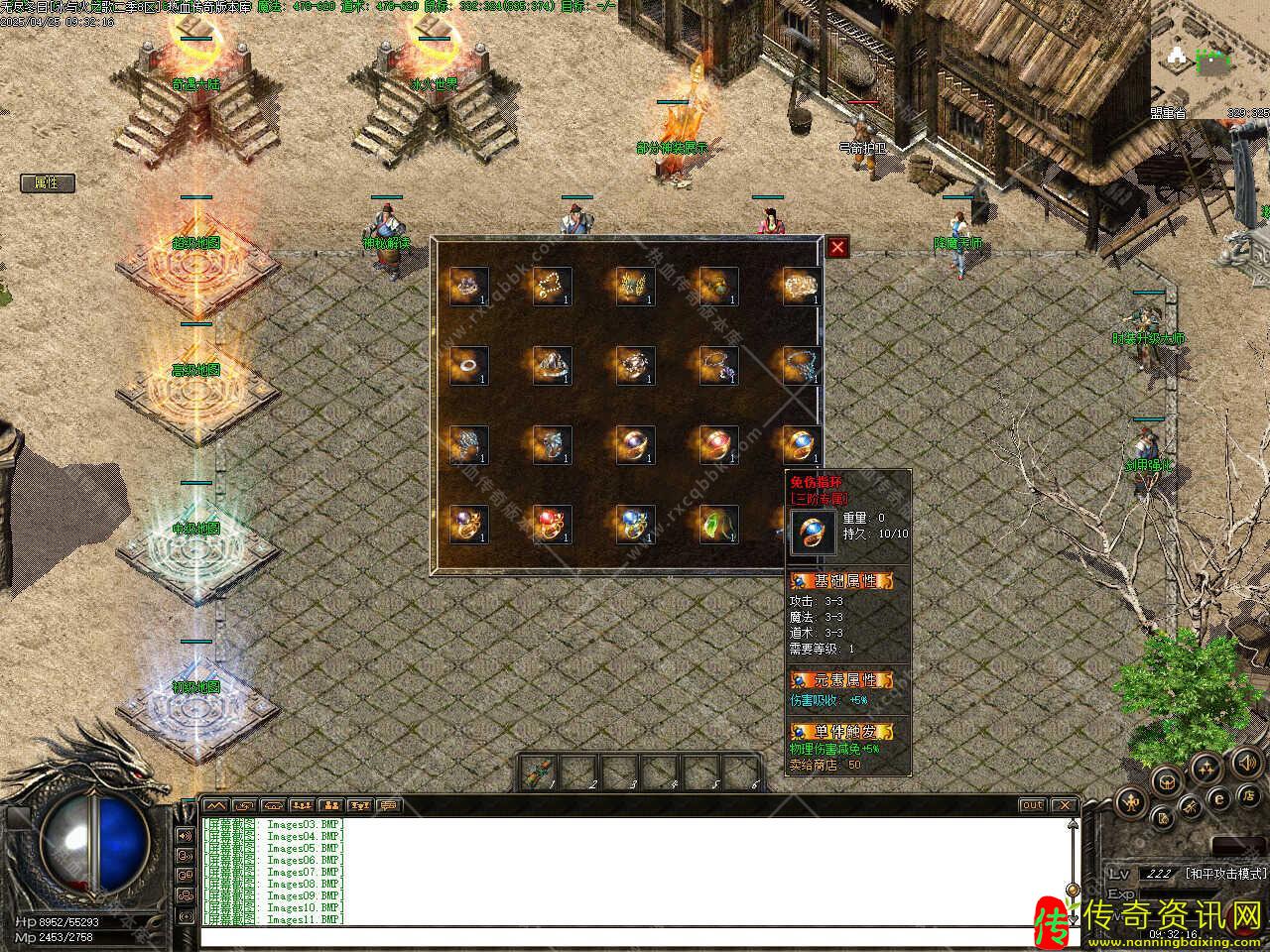Select the golden wings item slot

[x=635, y=286]
